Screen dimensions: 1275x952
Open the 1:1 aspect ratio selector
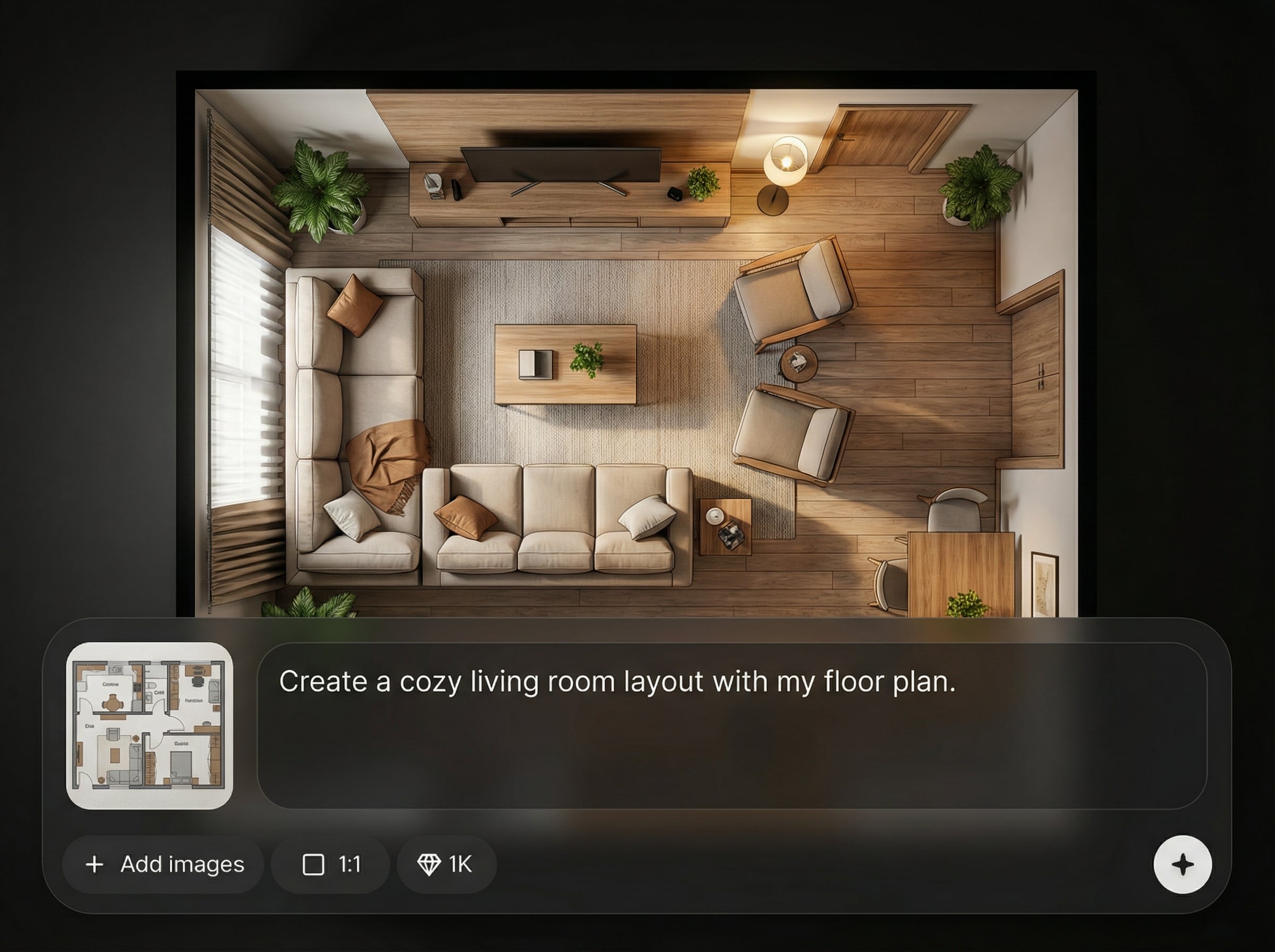coord(331,864)
